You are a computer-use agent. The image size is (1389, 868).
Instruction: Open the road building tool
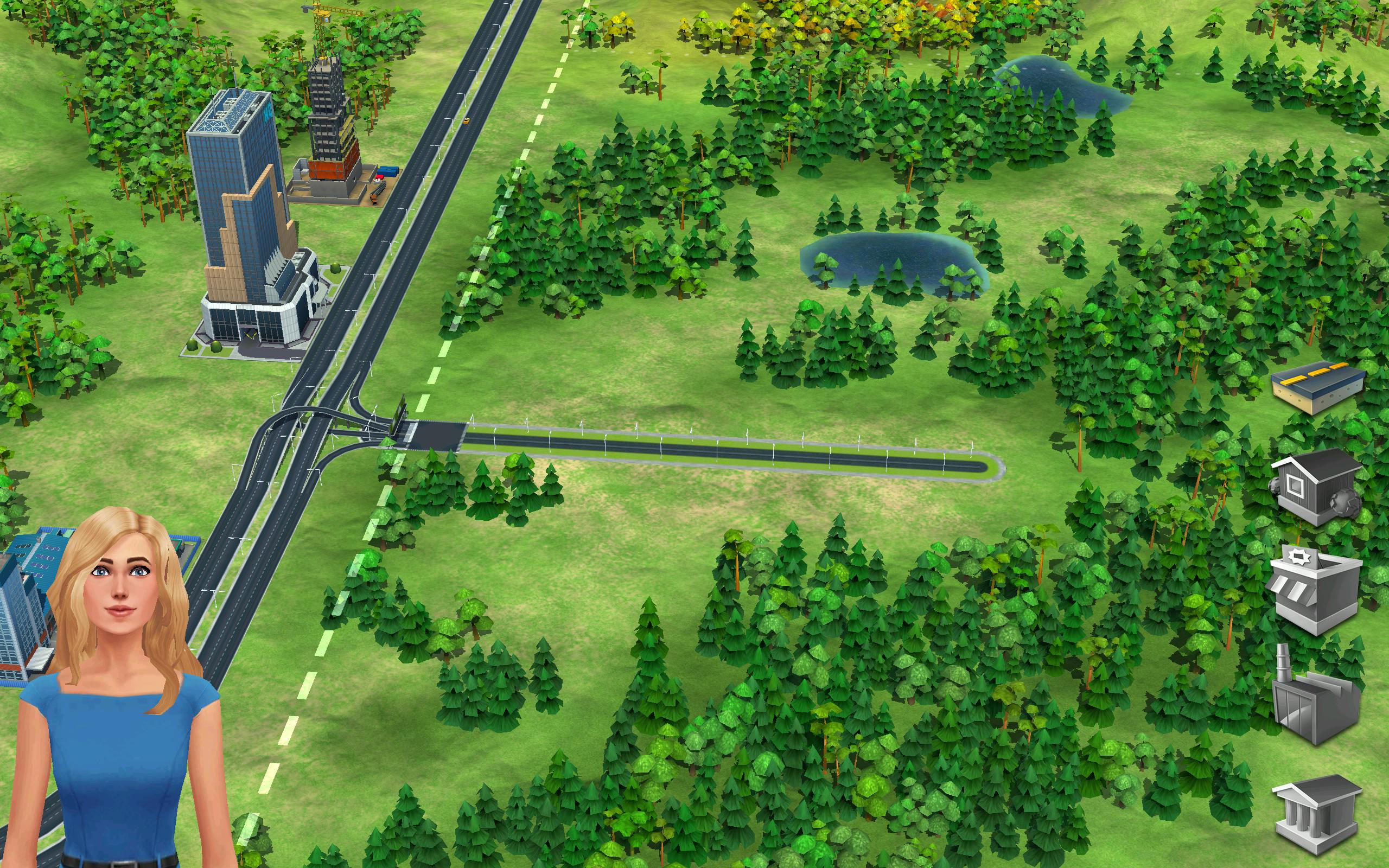[1317, 386]
